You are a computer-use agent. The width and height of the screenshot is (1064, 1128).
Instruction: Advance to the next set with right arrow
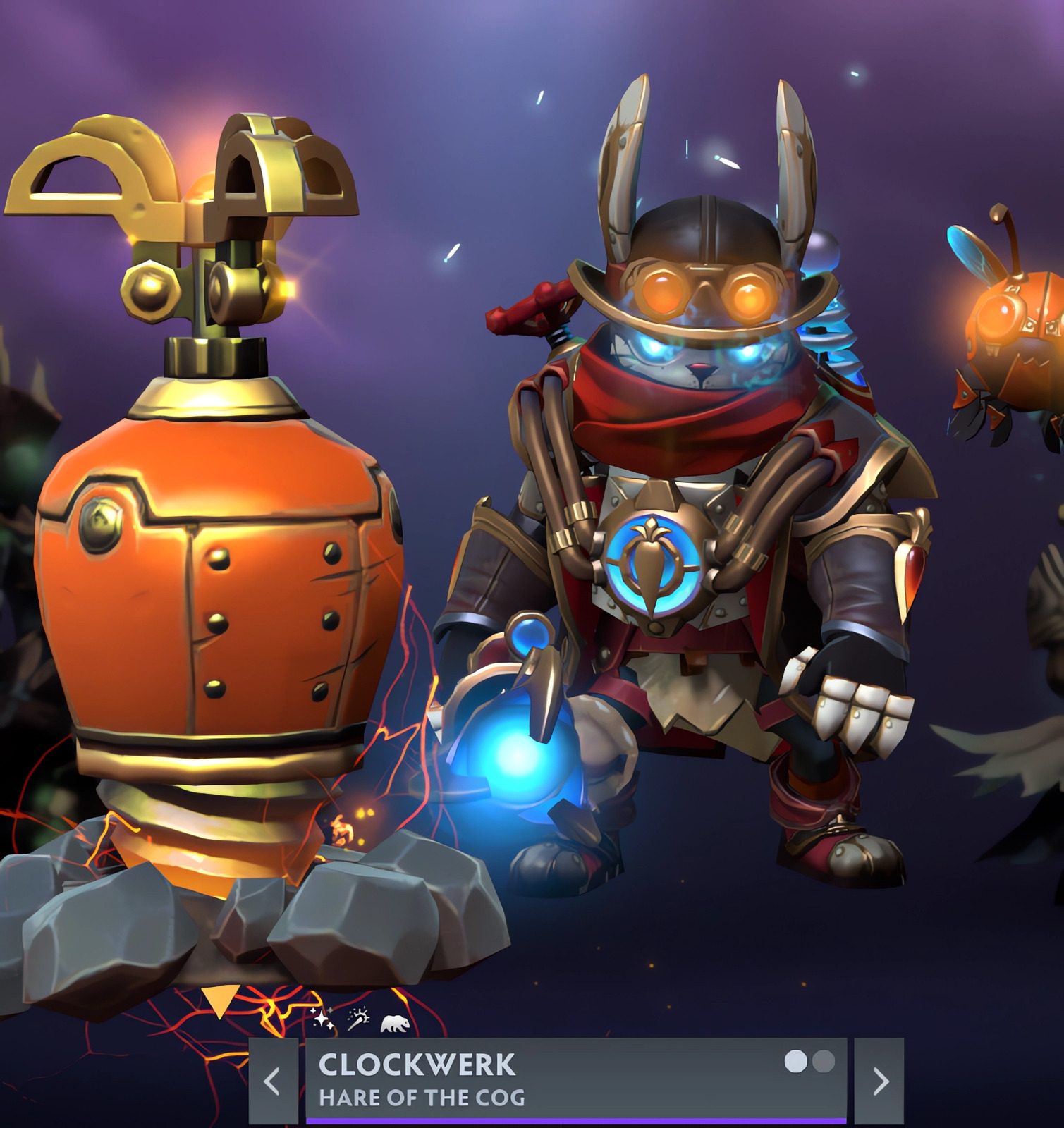[879, 1081]
